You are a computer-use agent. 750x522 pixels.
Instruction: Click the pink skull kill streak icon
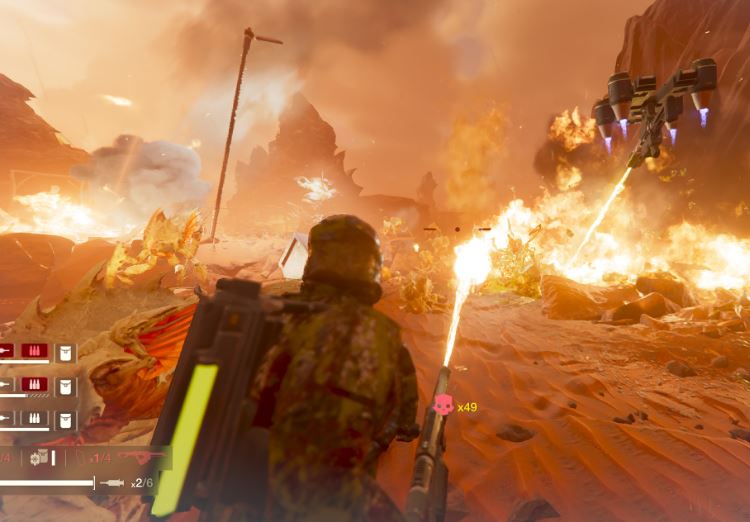pos(442,405)
